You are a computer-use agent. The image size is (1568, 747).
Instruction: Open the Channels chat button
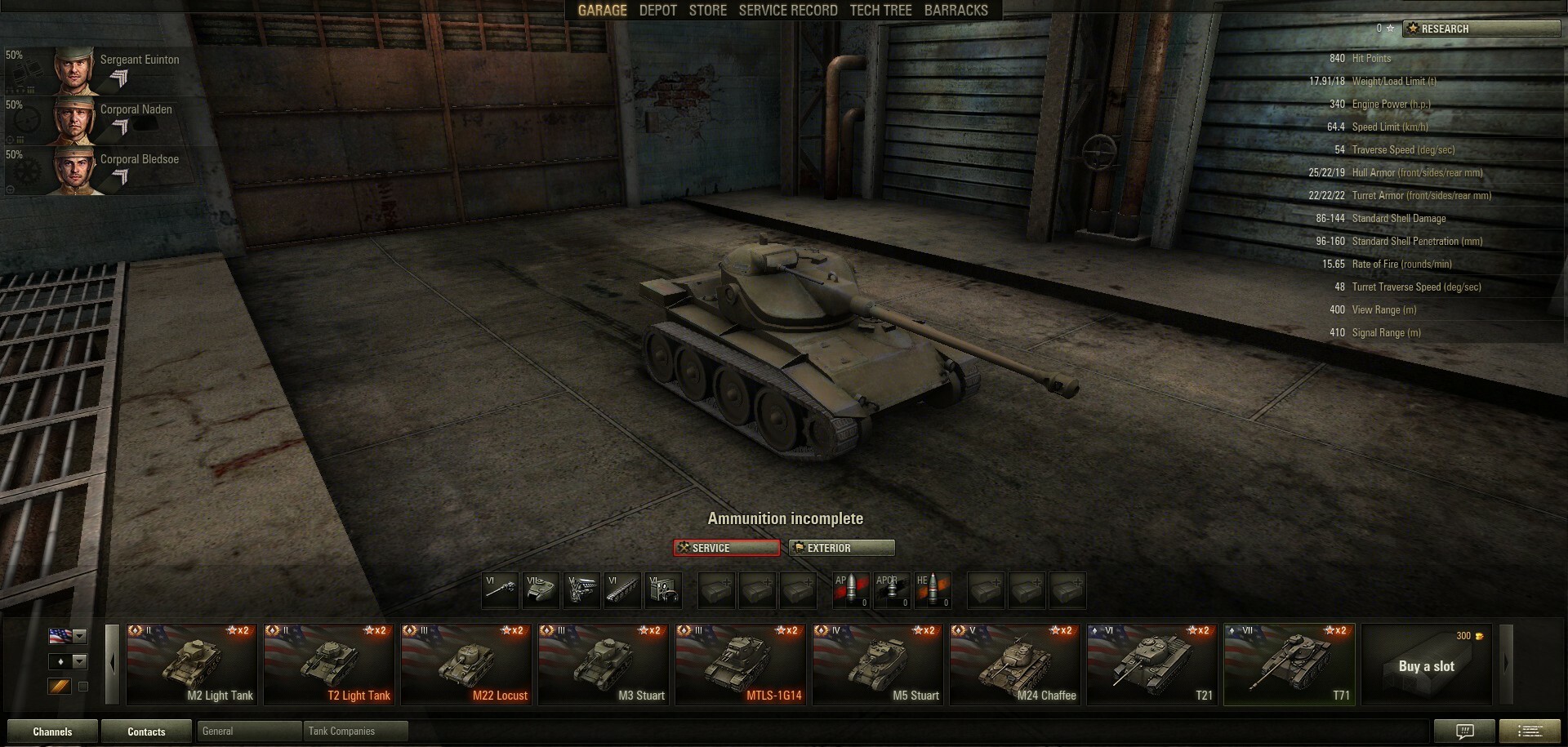tap(52, 731)
